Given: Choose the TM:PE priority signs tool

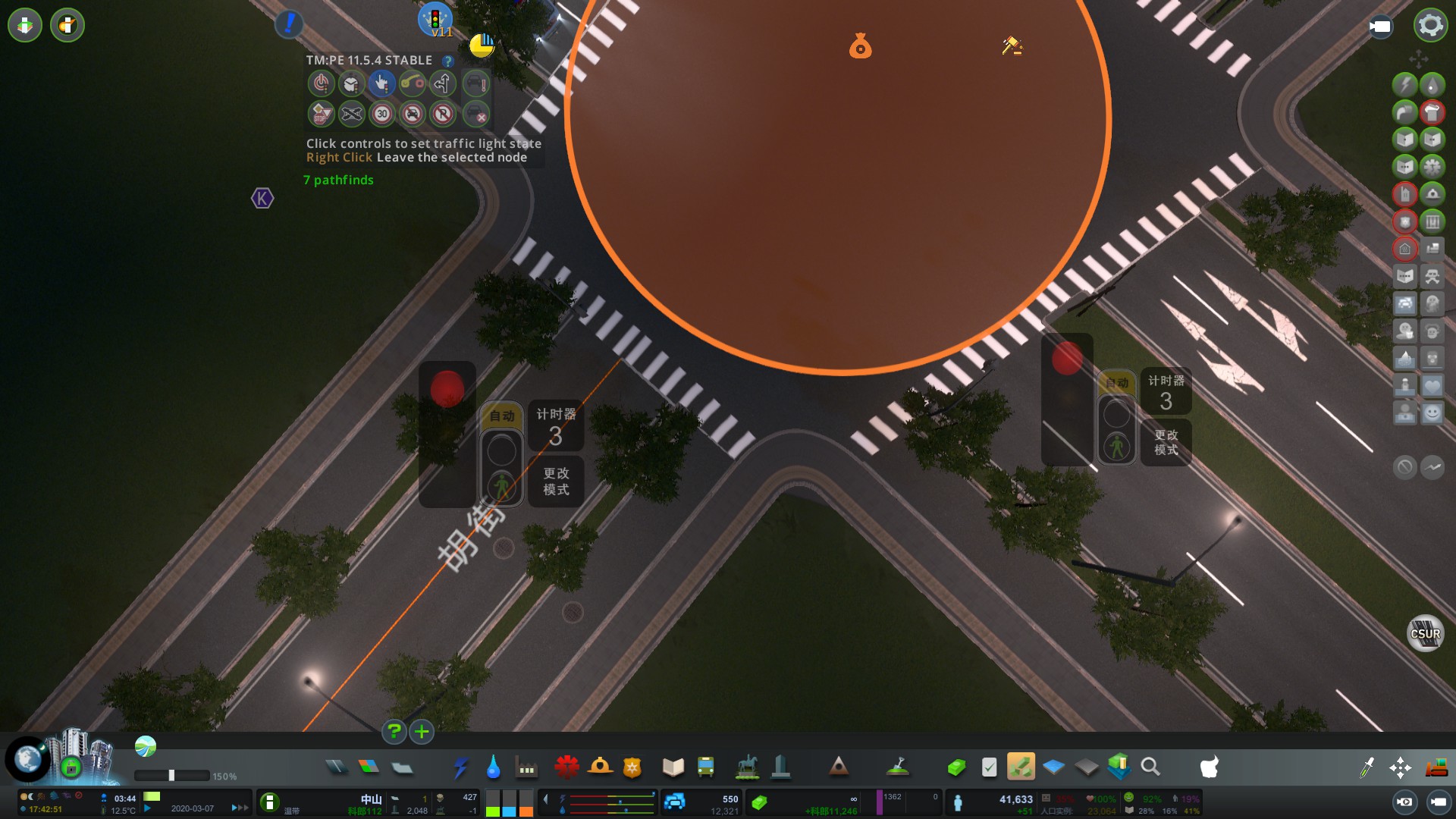Looking at the screenshot, I should coord(322,115).
